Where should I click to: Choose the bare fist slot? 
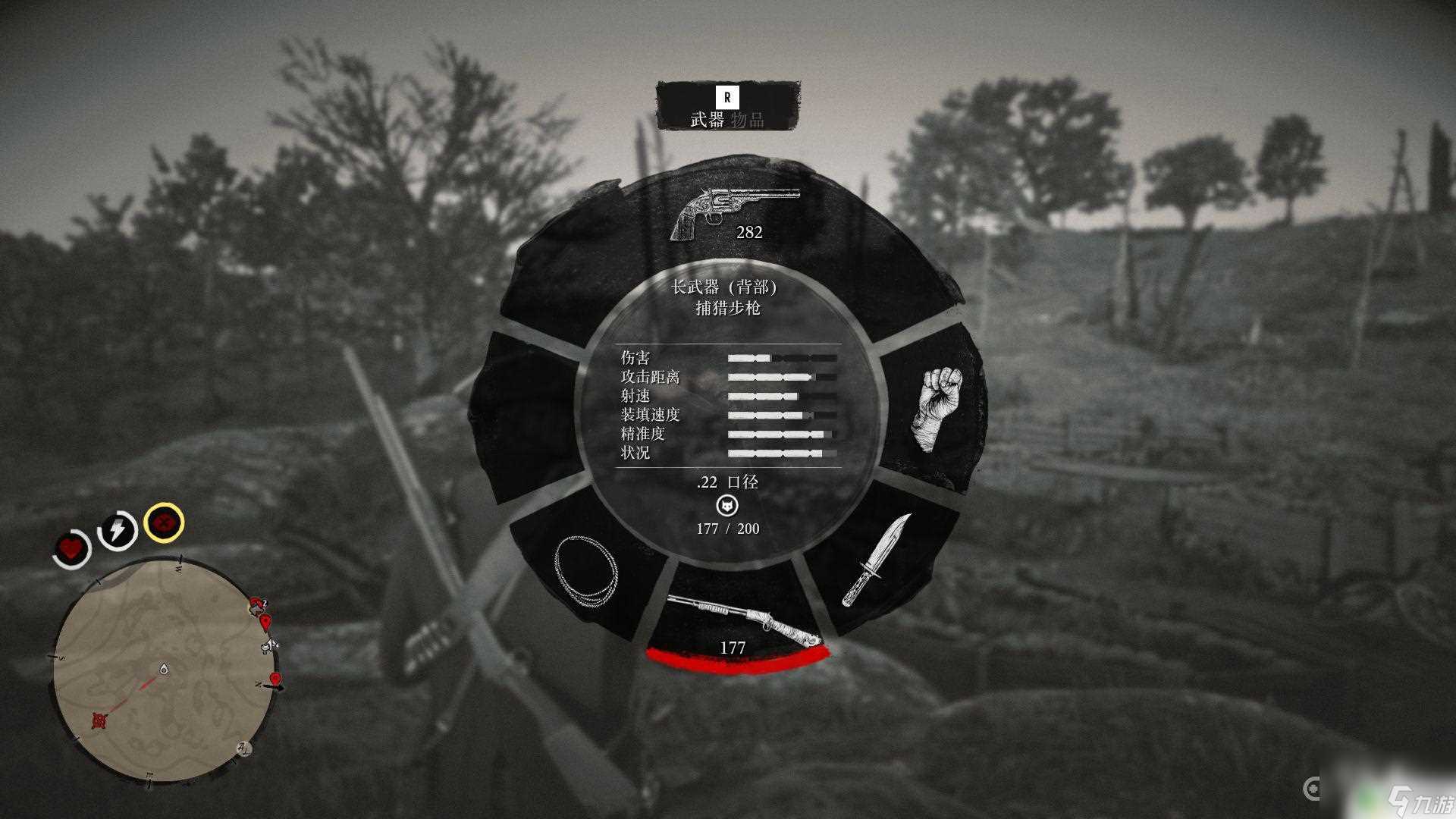click(x=937, y=408)
